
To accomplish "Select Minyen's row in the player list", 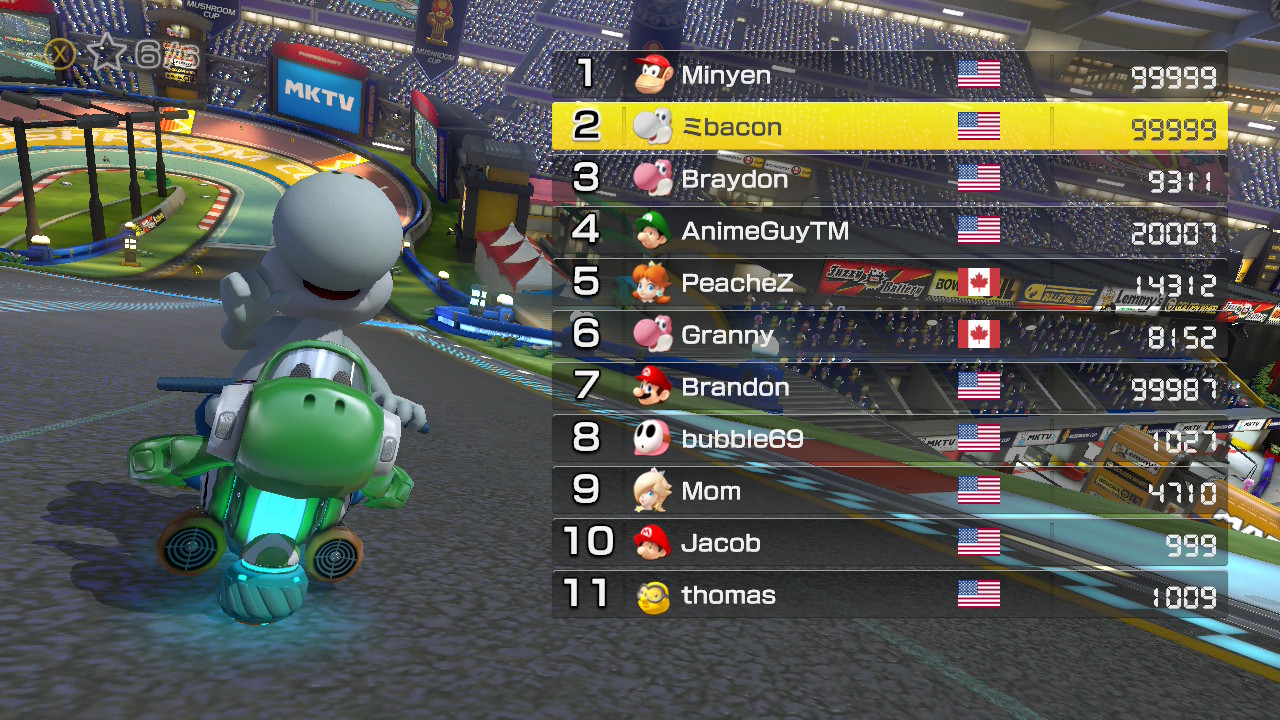I will [889, 75].
